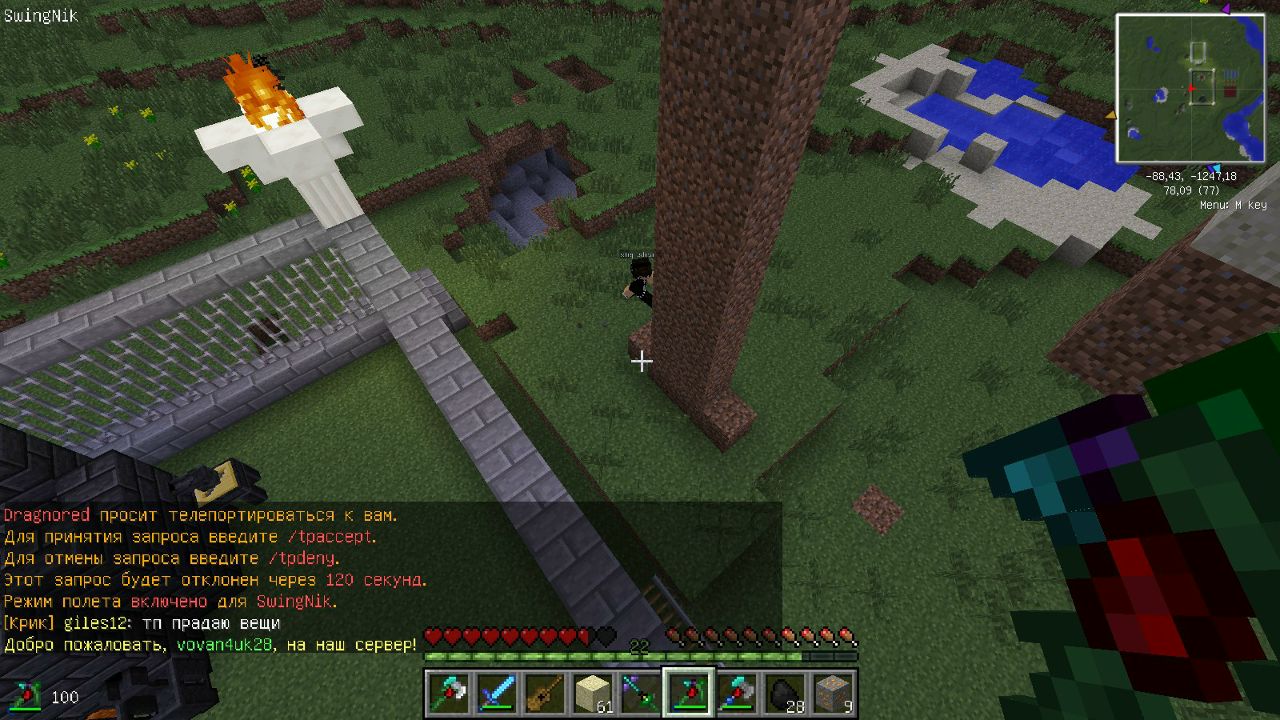Pick the purple and green staff slot
The height and width of the screenshot is (720, 1280).
[x=640, y=693]
